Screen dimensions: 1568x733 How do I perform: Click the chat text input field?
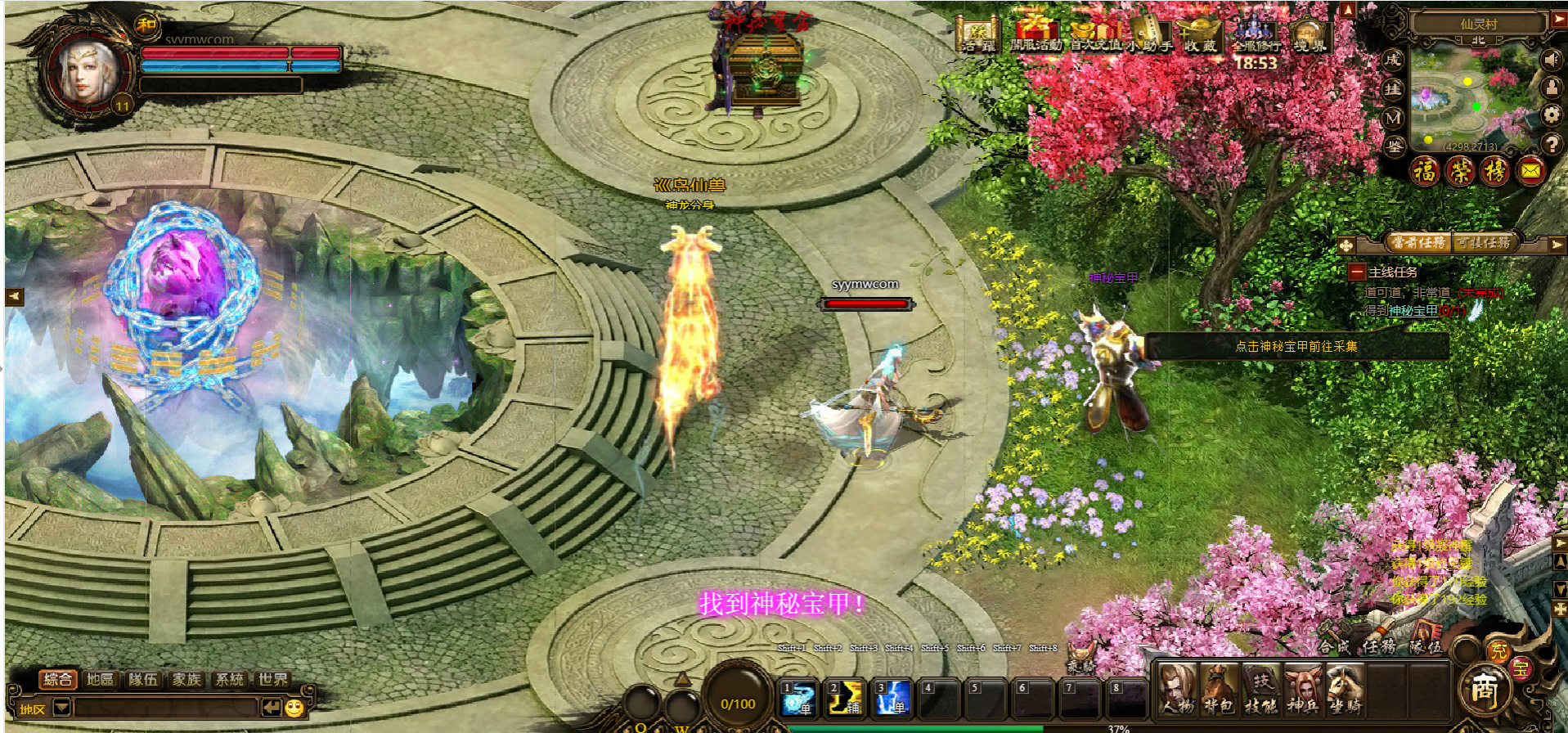click(x=164, y=707)
